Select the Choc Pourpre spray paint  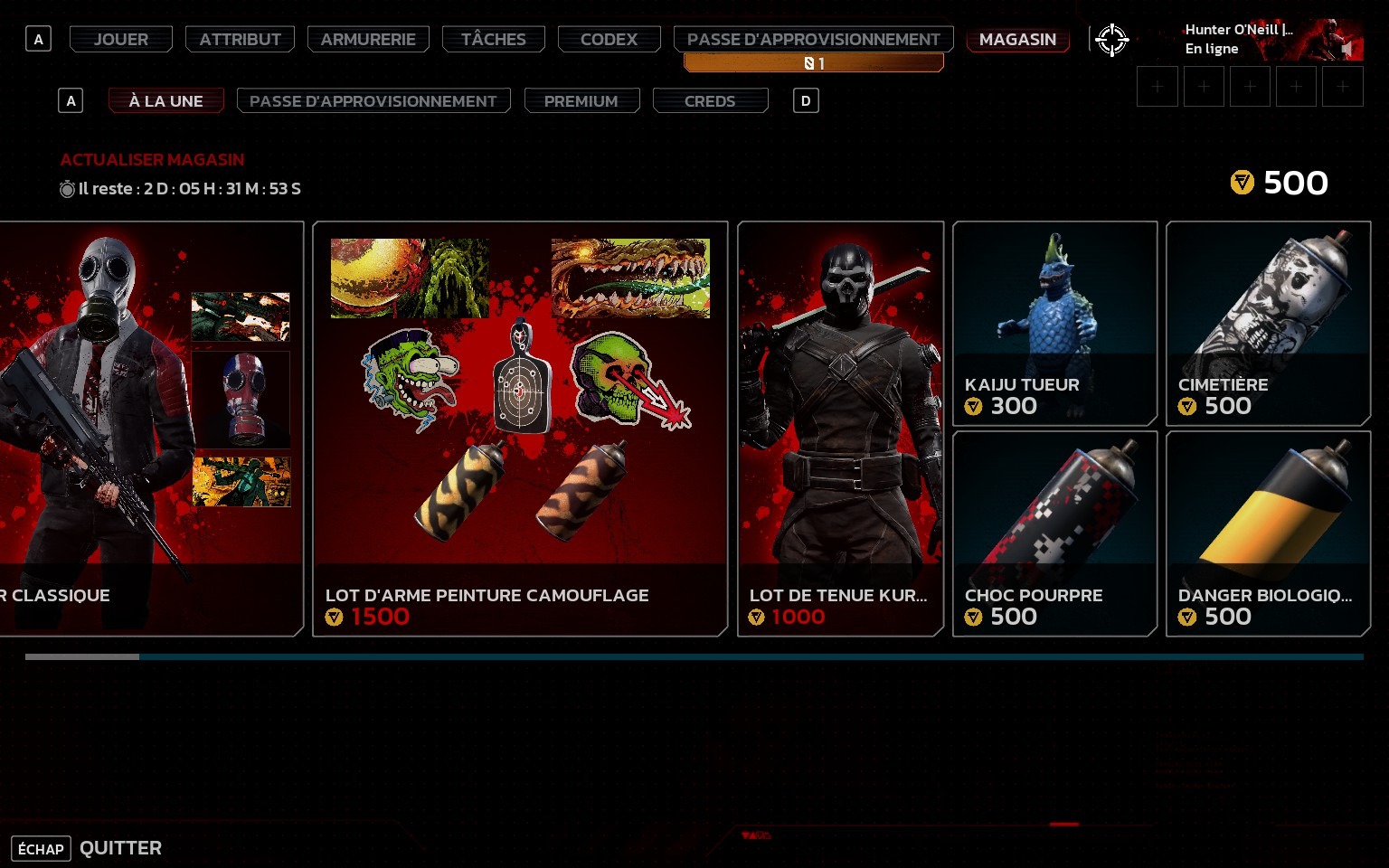tap(1054, 533)
